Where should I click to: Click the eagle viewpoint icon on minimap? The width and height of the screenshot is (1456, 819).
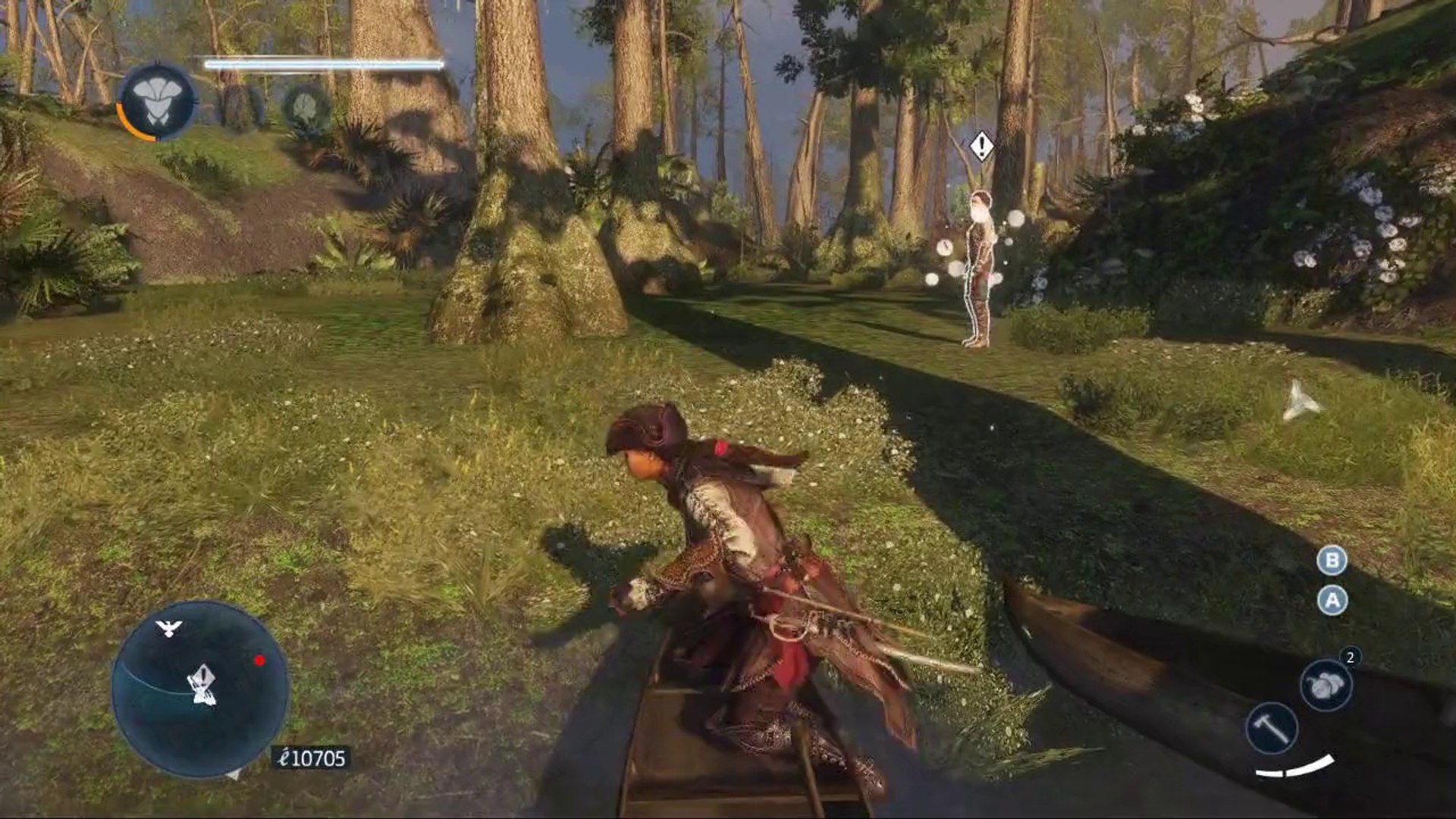point(168,628)
